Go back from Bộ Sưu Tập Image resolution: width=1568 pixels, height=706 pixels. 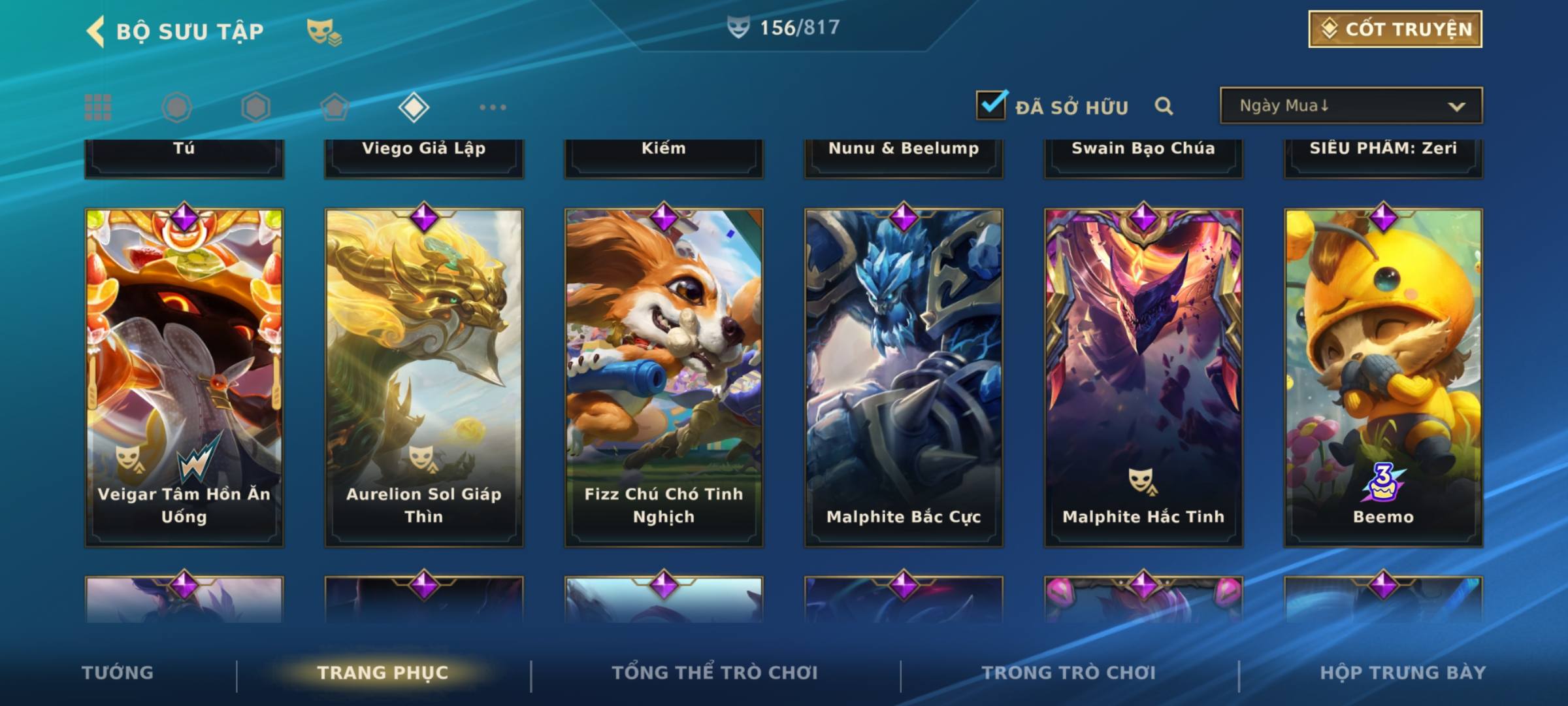tap(95, 31)
